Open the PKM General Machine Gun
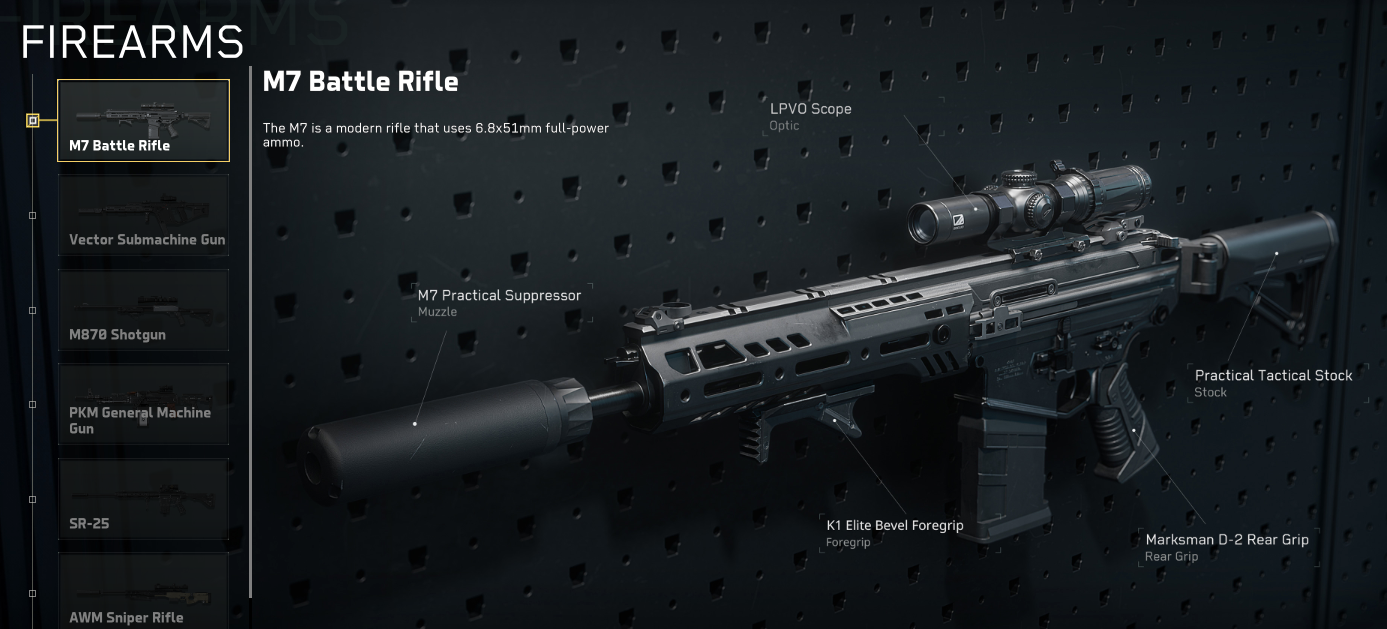1387x629 pixels. tap(143, 404)
